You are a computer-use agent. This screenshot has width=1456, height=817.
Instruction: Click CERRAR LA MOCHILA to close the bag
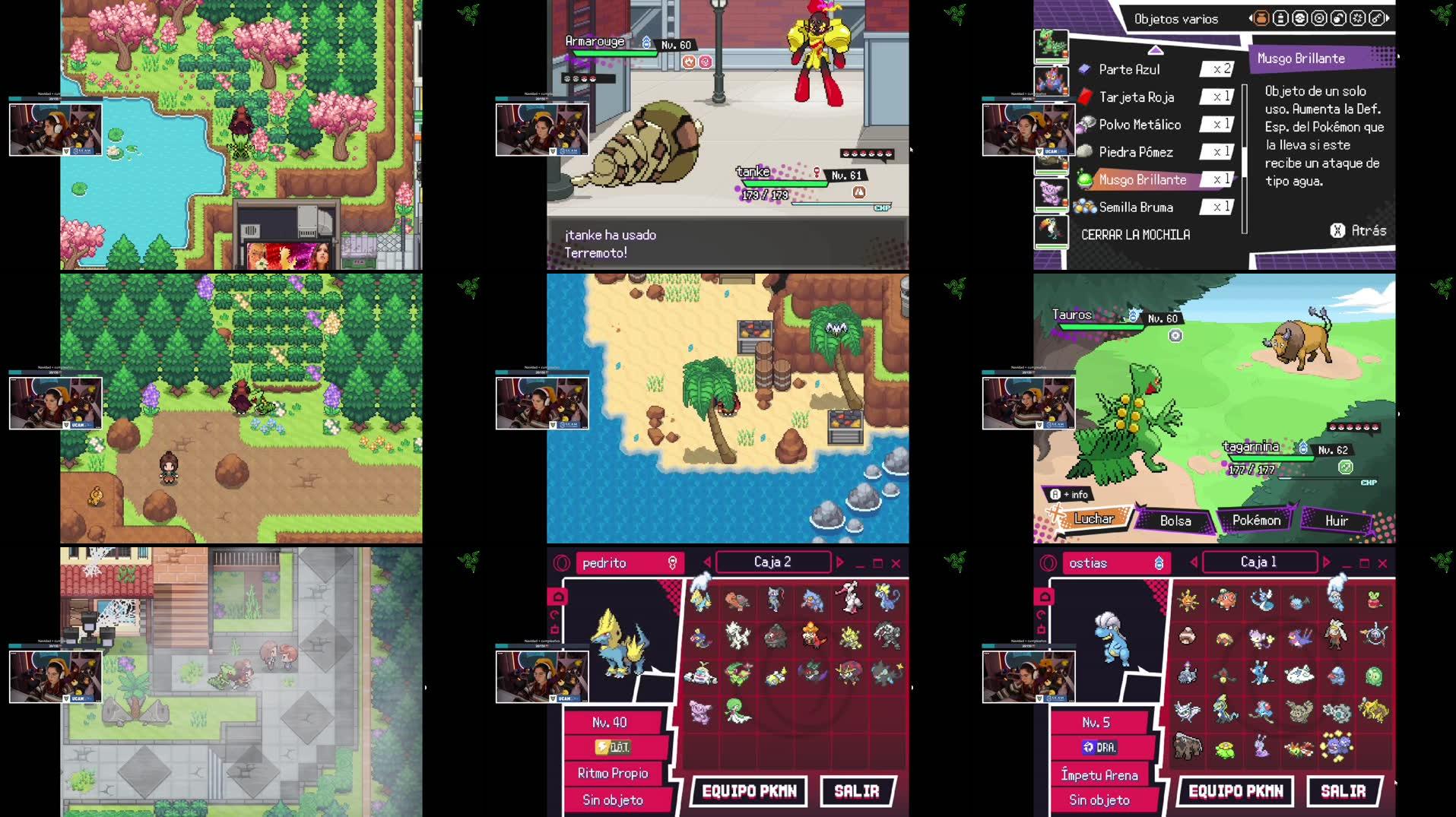pos(1135,235)
